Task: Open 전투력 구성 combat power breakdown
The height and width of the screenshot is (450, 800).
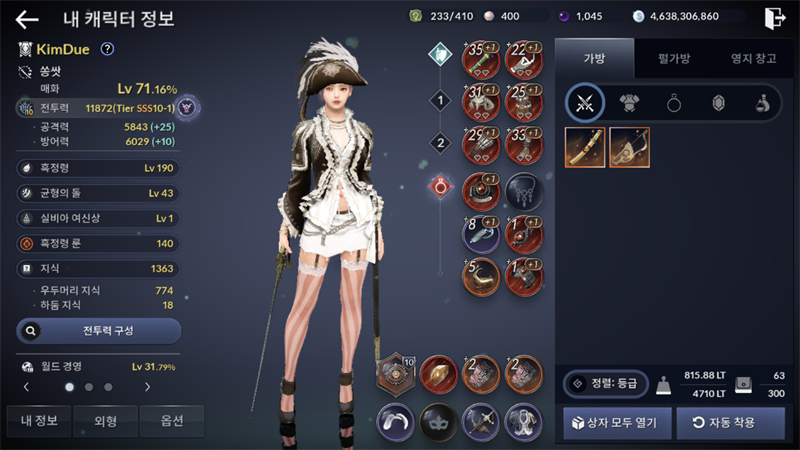Action: point(99,330)
